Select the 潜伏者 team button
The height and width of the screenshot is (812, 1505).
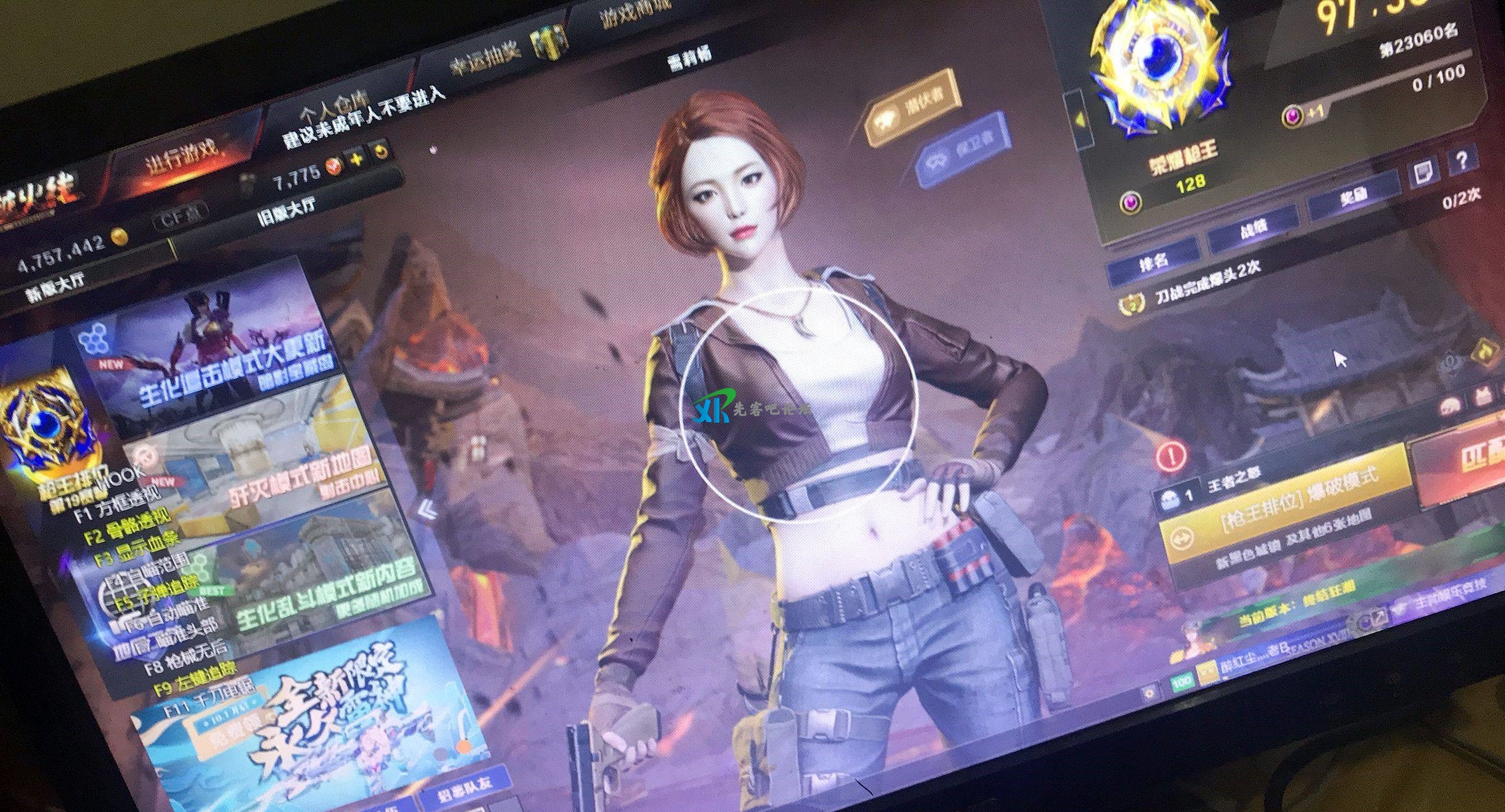(x=914, y=109)
